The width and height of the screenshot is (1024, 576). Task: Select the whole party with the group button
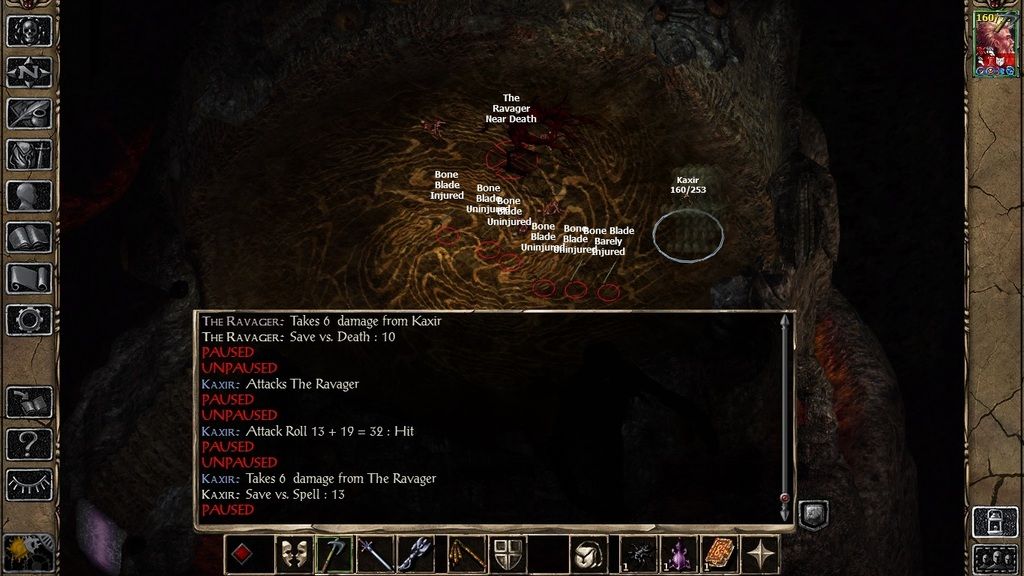click(x=995, y=556)
